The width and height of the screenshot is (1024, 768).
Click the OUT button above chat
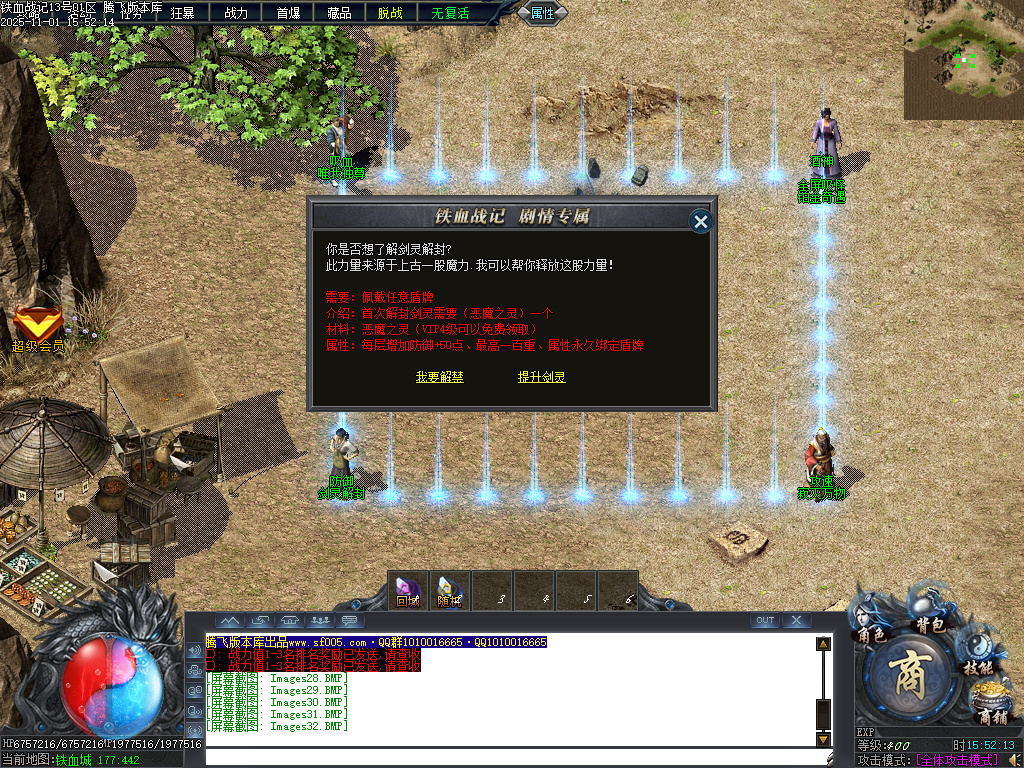coord(765,621)
